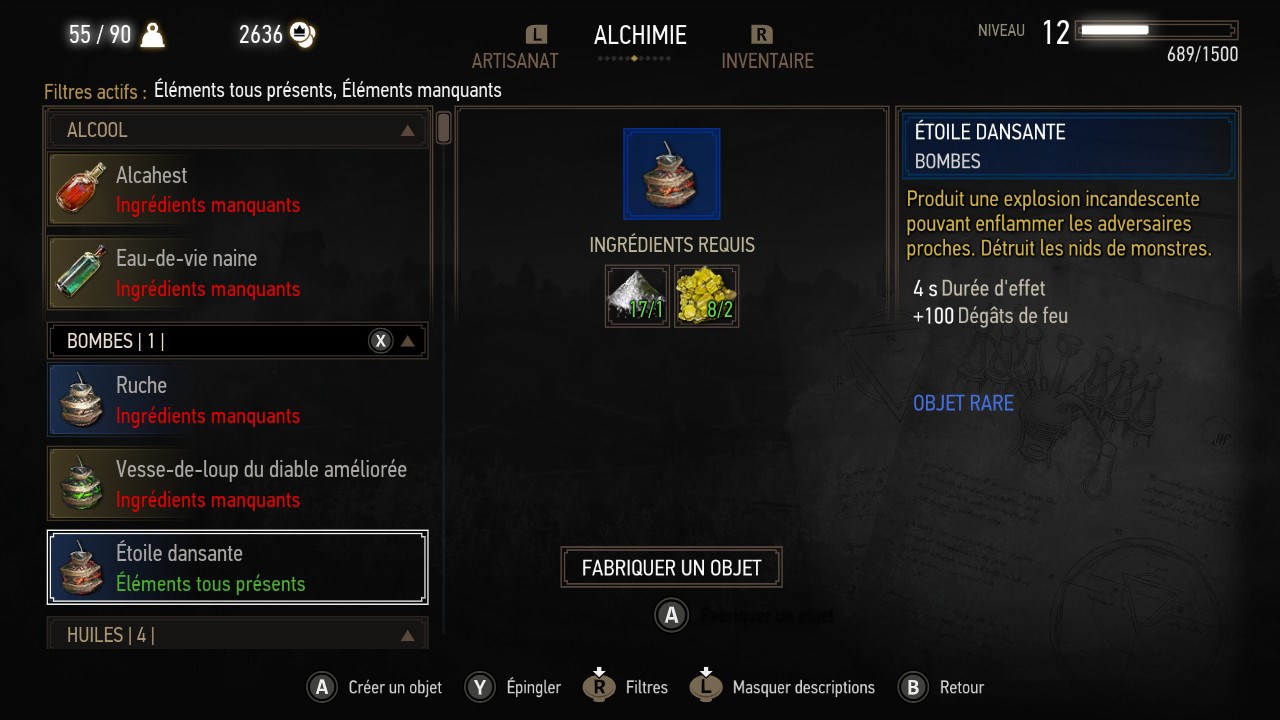1280x720 pixels.
Task: Select the Étoile dansante recipe
Action: (238, 567)
